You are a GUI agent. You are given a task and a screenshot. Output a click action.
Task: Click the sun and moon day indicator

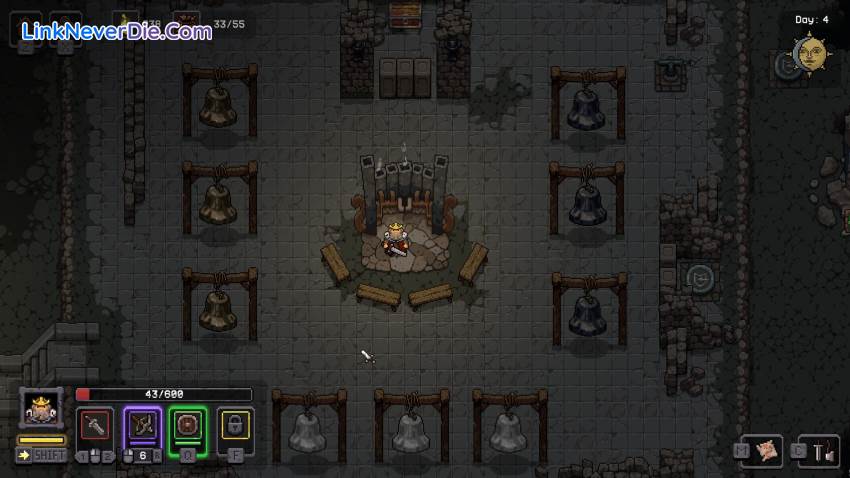[808, 53]
